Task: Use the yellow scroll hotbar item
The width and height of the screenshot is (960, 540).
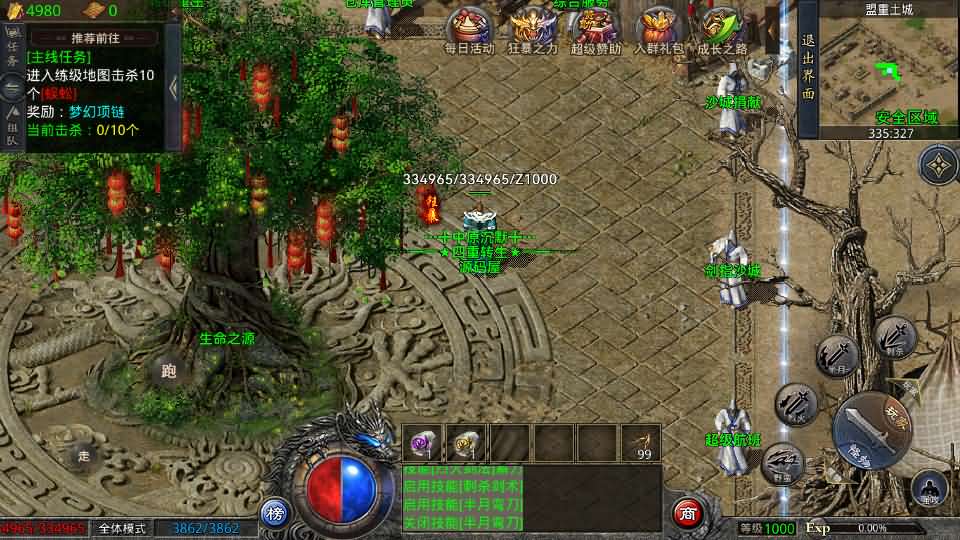Action: [466, 442]
